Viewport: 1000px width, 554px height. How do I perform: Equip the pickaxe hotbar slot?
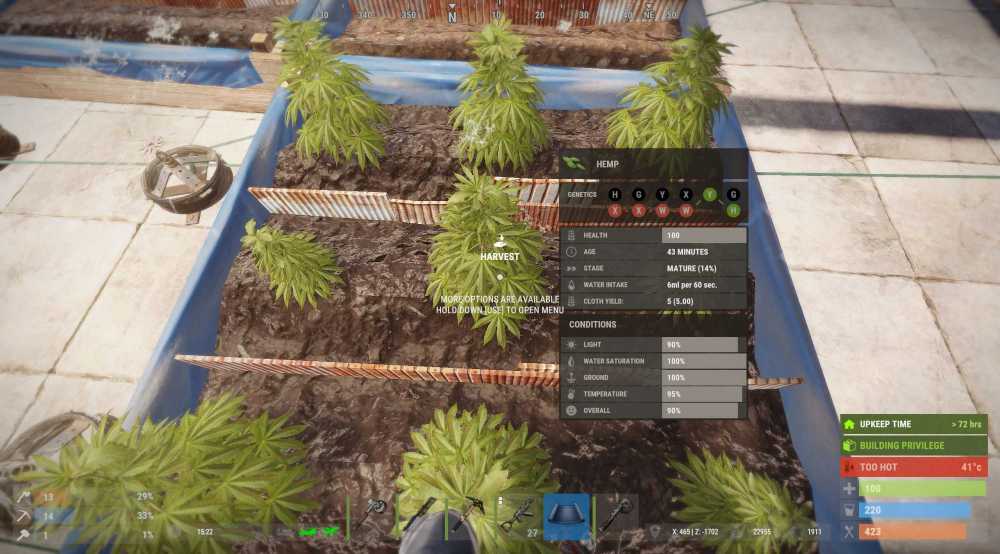coord(468,515)
